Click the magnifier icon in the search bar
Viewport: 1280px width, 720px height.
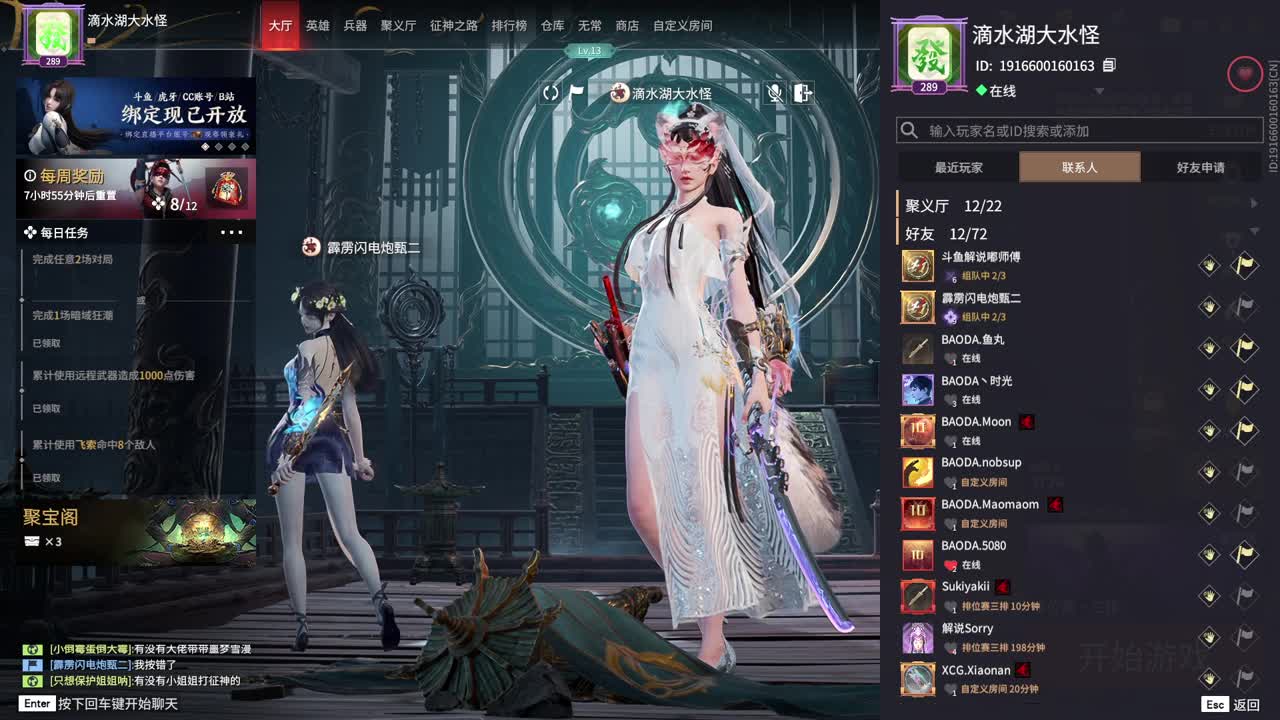908,129
